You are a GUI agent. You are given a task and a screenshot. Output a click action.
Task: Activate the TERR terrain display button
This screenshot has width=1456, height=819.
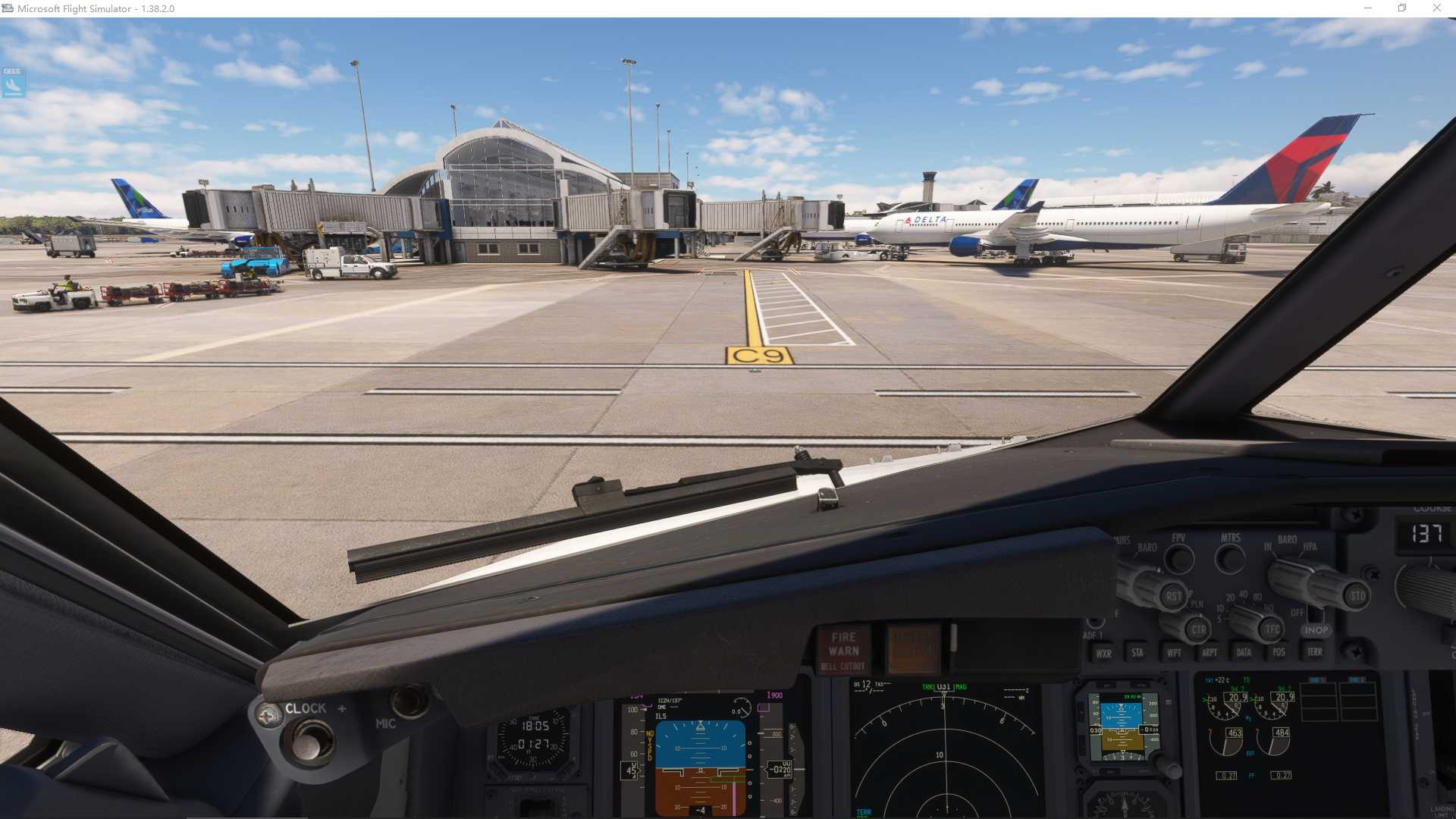[1314, 653]
